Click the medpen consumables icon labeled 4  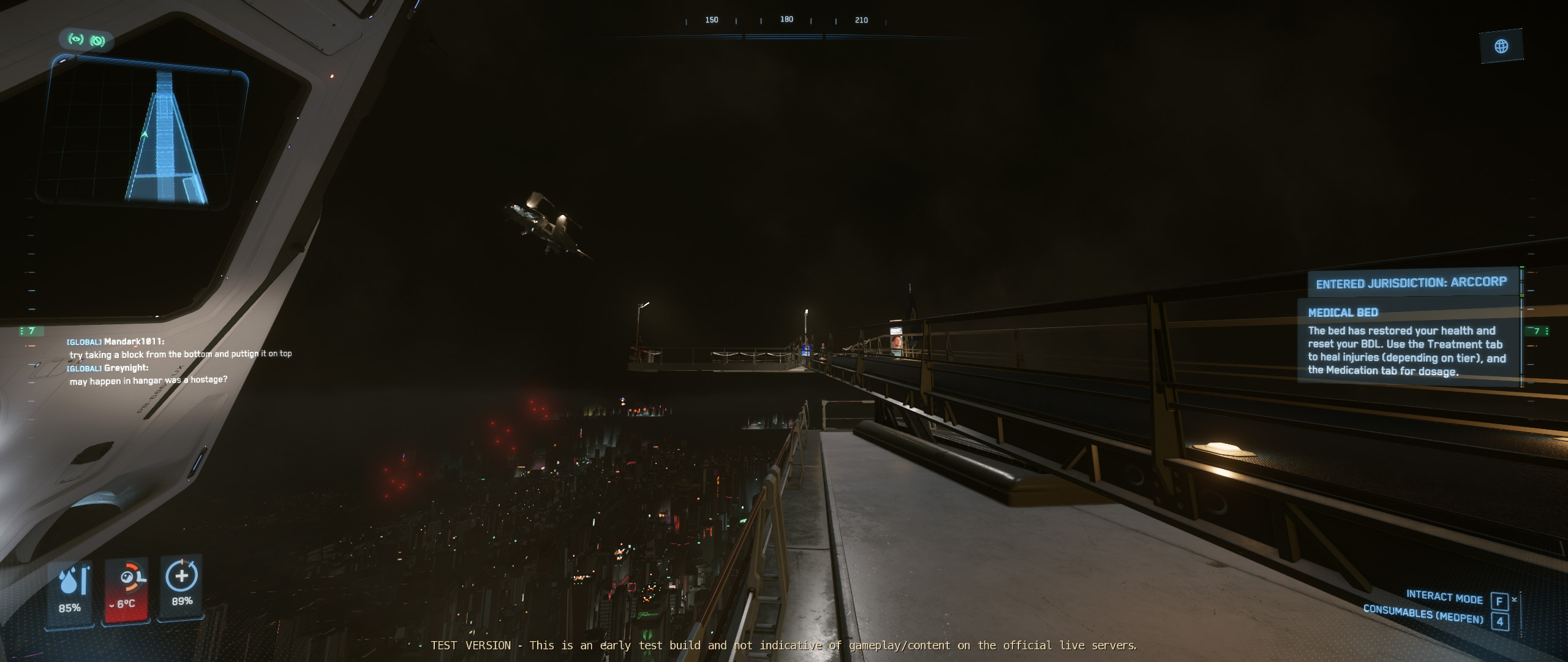1499,620
